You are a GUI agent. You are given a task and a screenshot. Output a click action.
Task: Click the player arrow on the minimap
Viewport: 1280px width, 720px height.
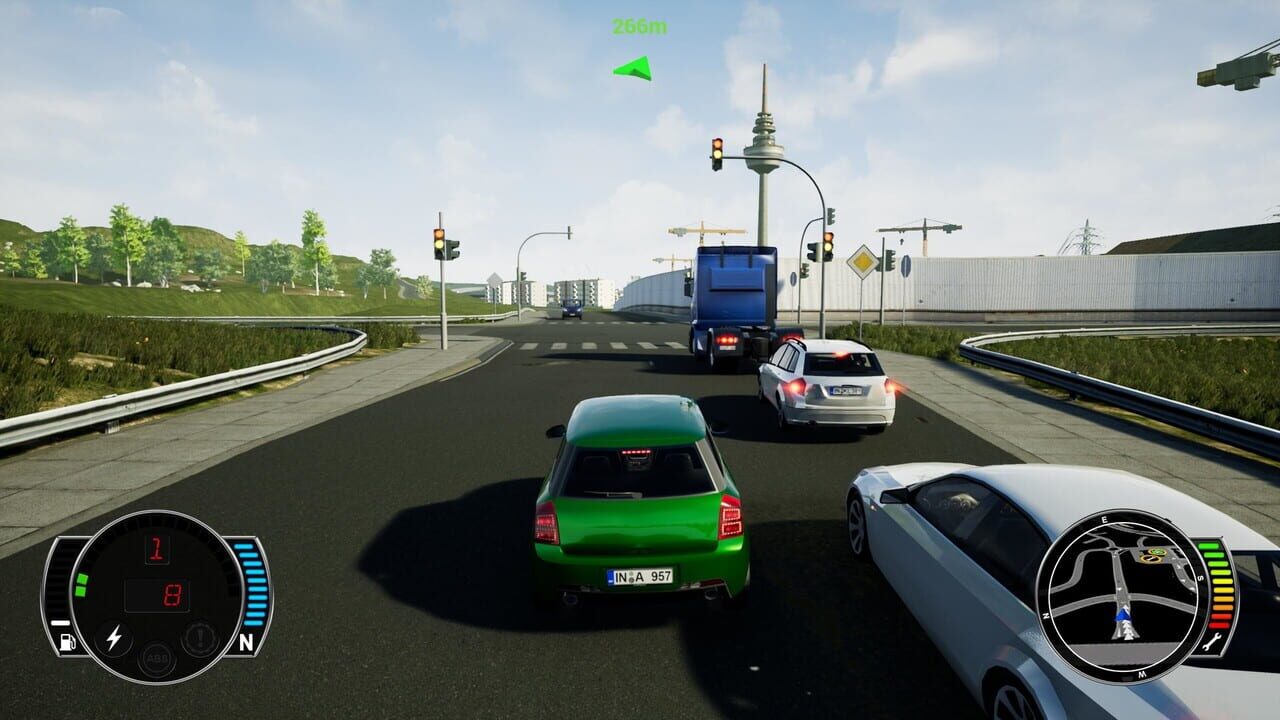(1123, 617)
